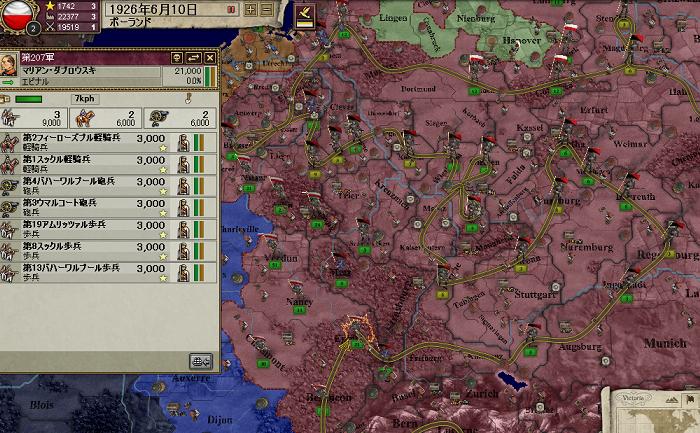Click the swap arrows button in army header
The image size is (700, 433).
(x=193, y=58)
